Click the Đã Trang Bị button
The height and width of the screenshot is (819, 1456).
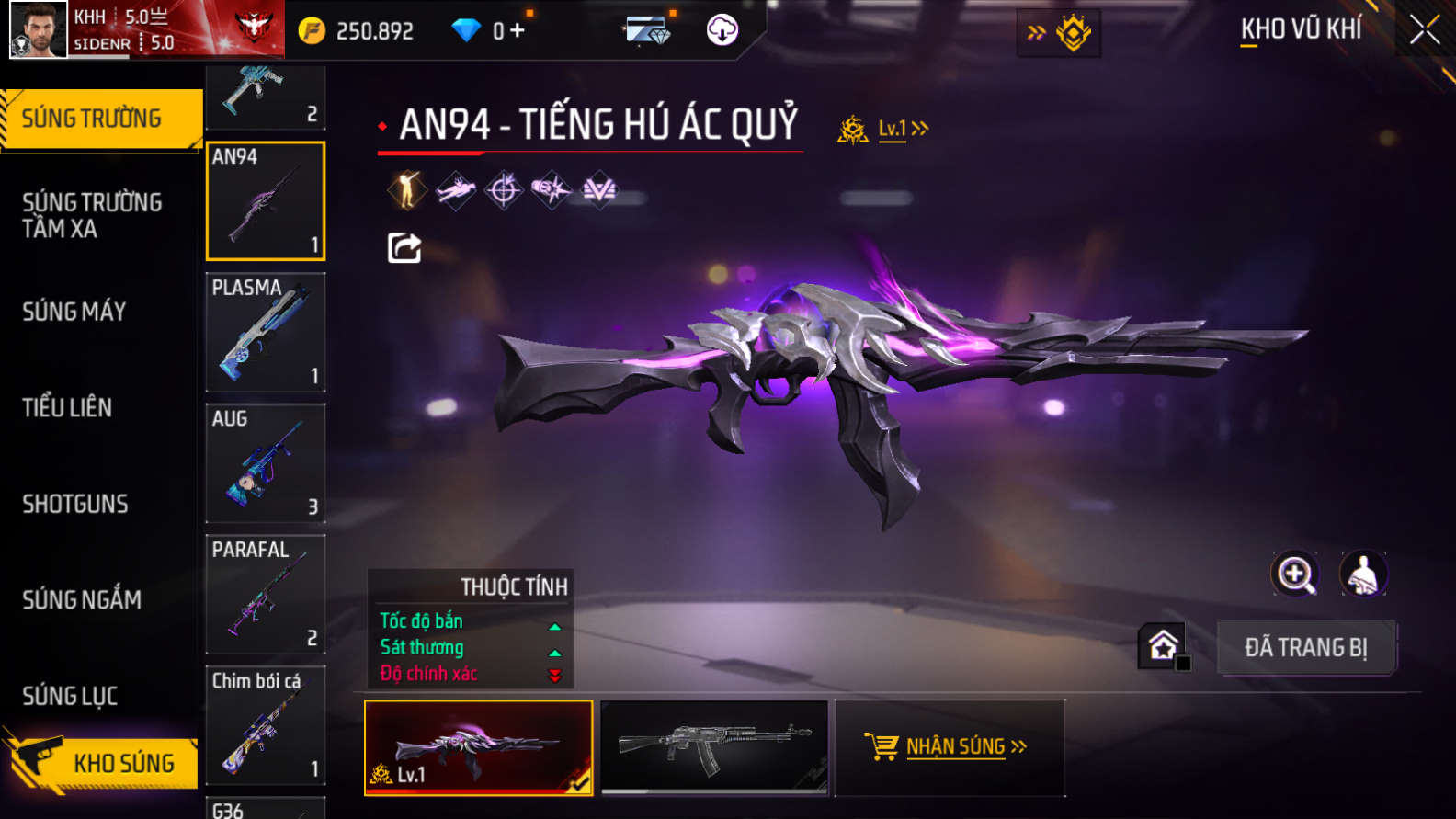pos(1305,647)
